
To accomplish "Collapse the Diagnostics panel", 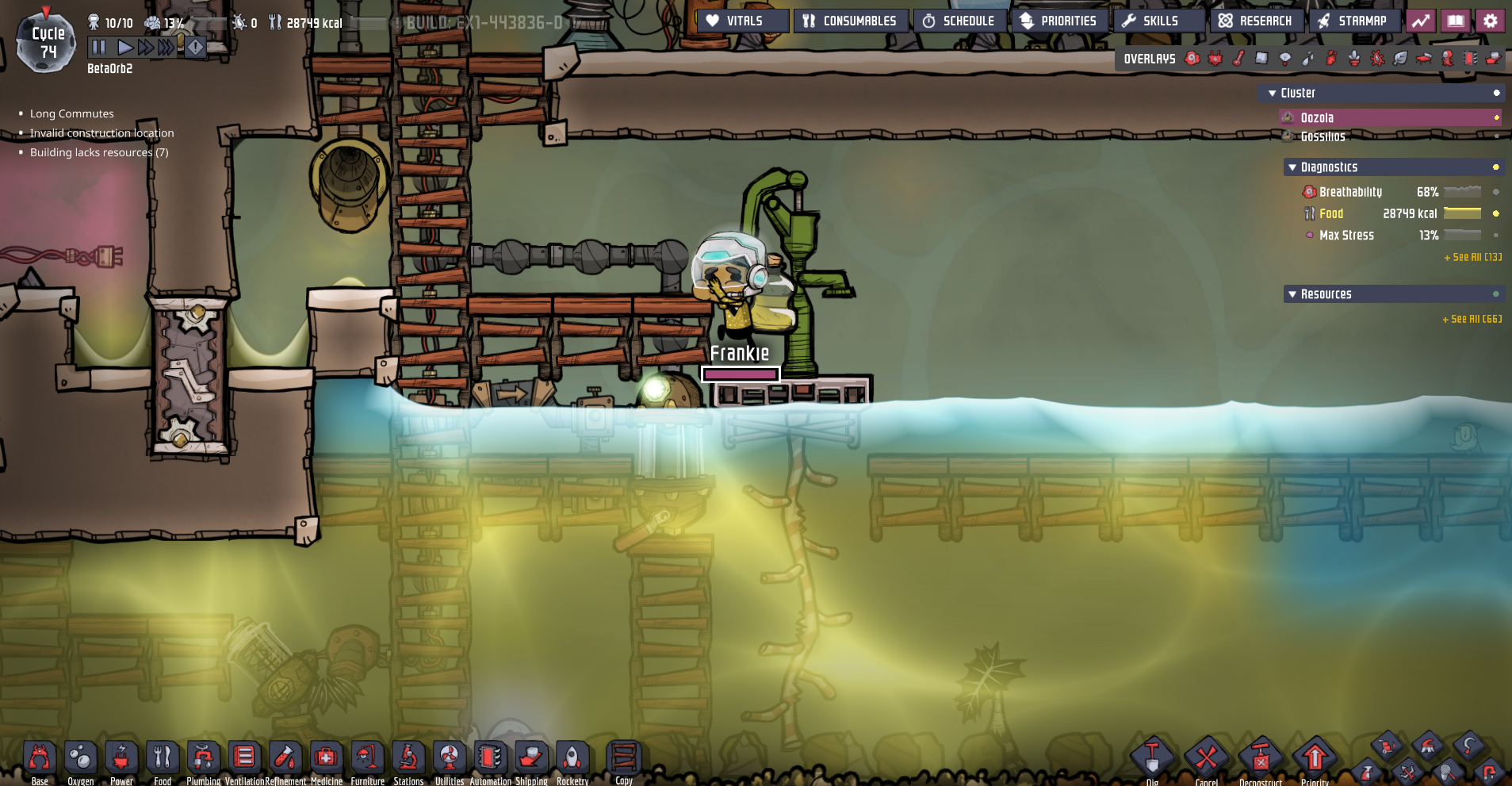I will point(1294,167).
